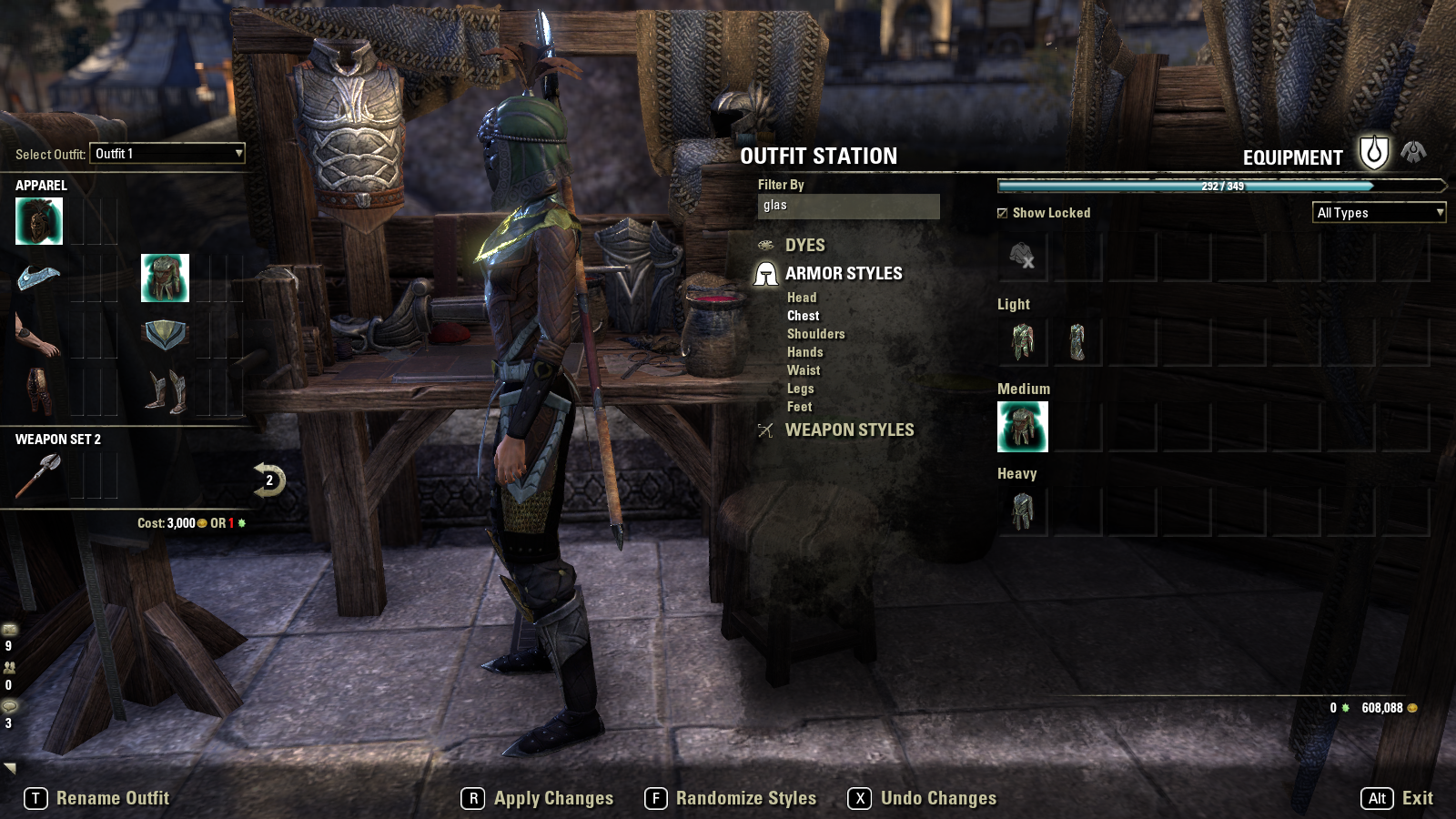This screenshot has height=819, width=1456.
Task: Show the Legs armor styles
Action: 800,389
